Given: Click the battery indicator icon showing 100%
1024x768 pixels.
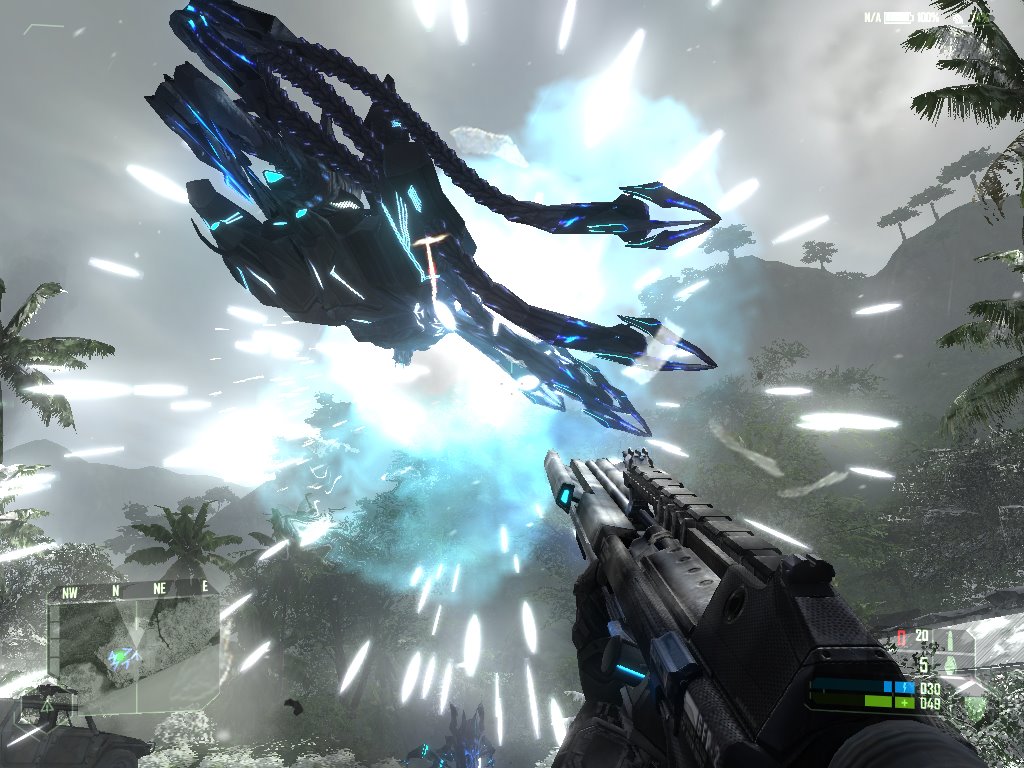Looking at the screenshot, I should tap(898, 18).
